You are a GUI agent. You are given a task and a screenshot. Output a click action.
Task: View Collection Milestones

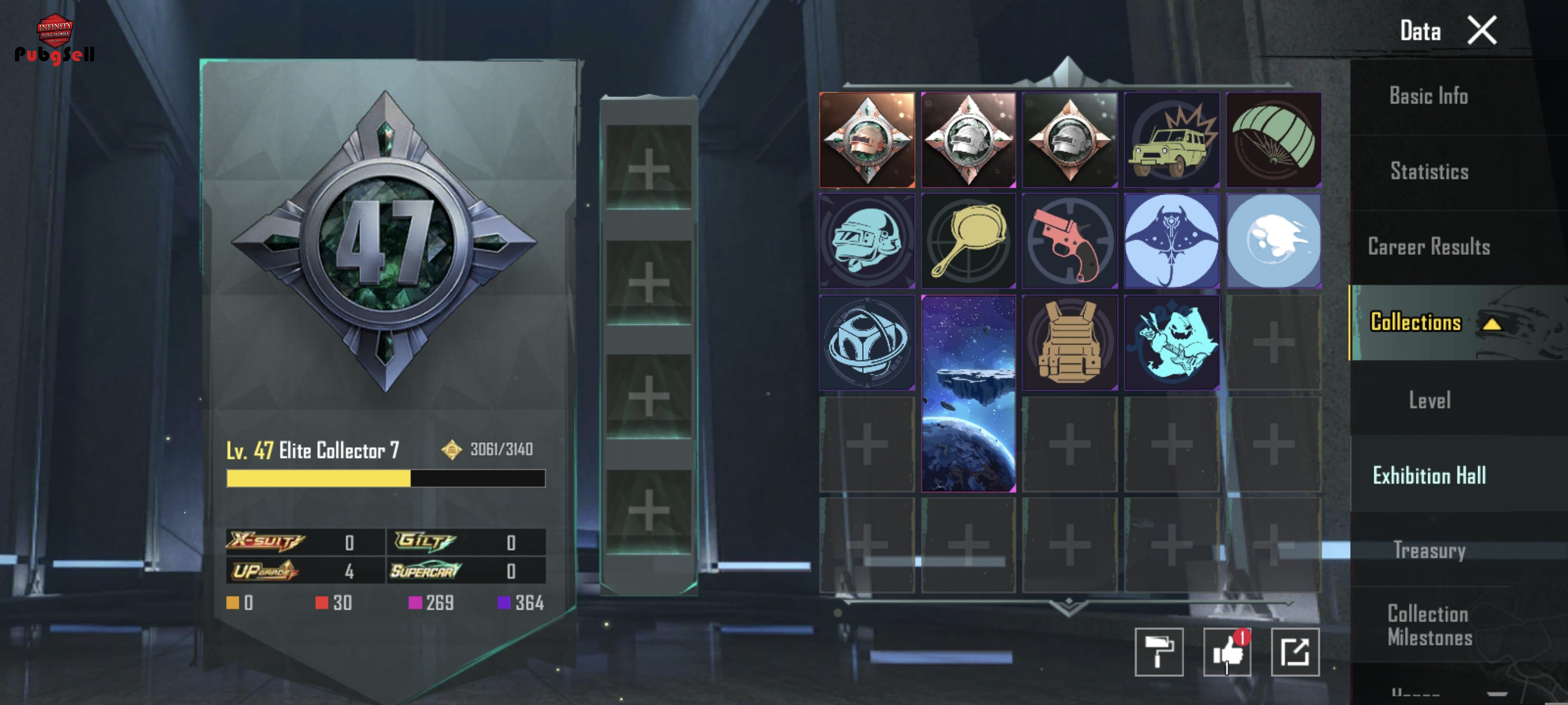coord(1429,625)
